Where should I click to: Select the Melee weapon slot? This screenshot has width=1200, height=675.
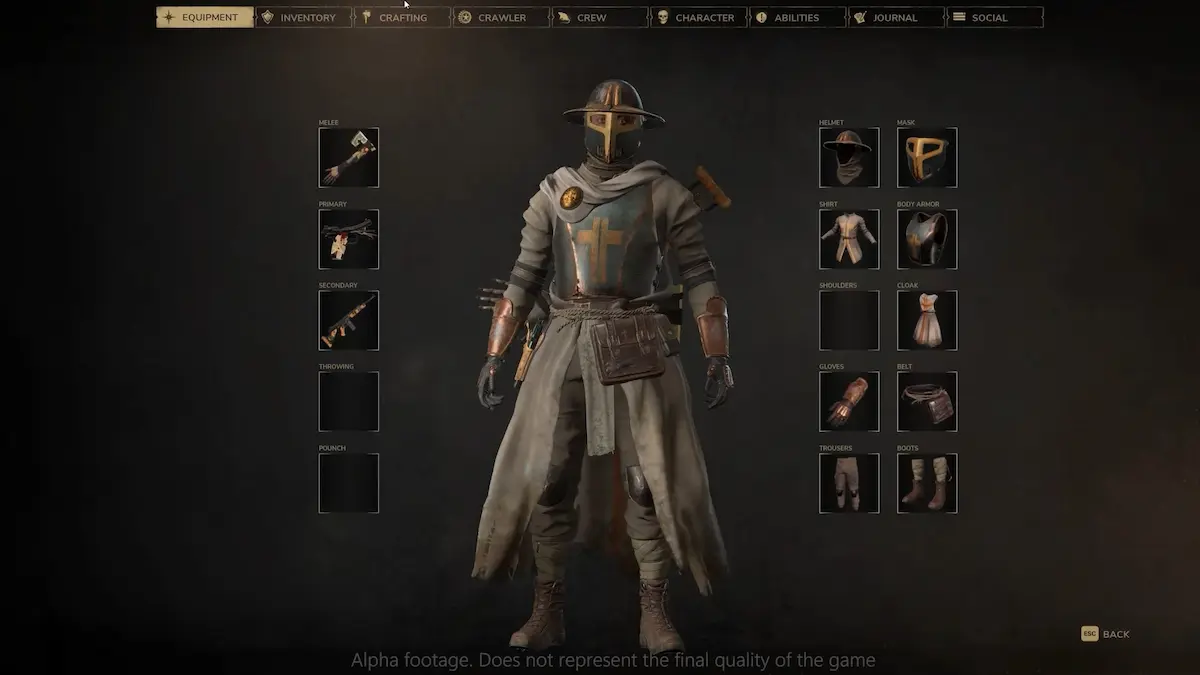[x=349, y=158]
